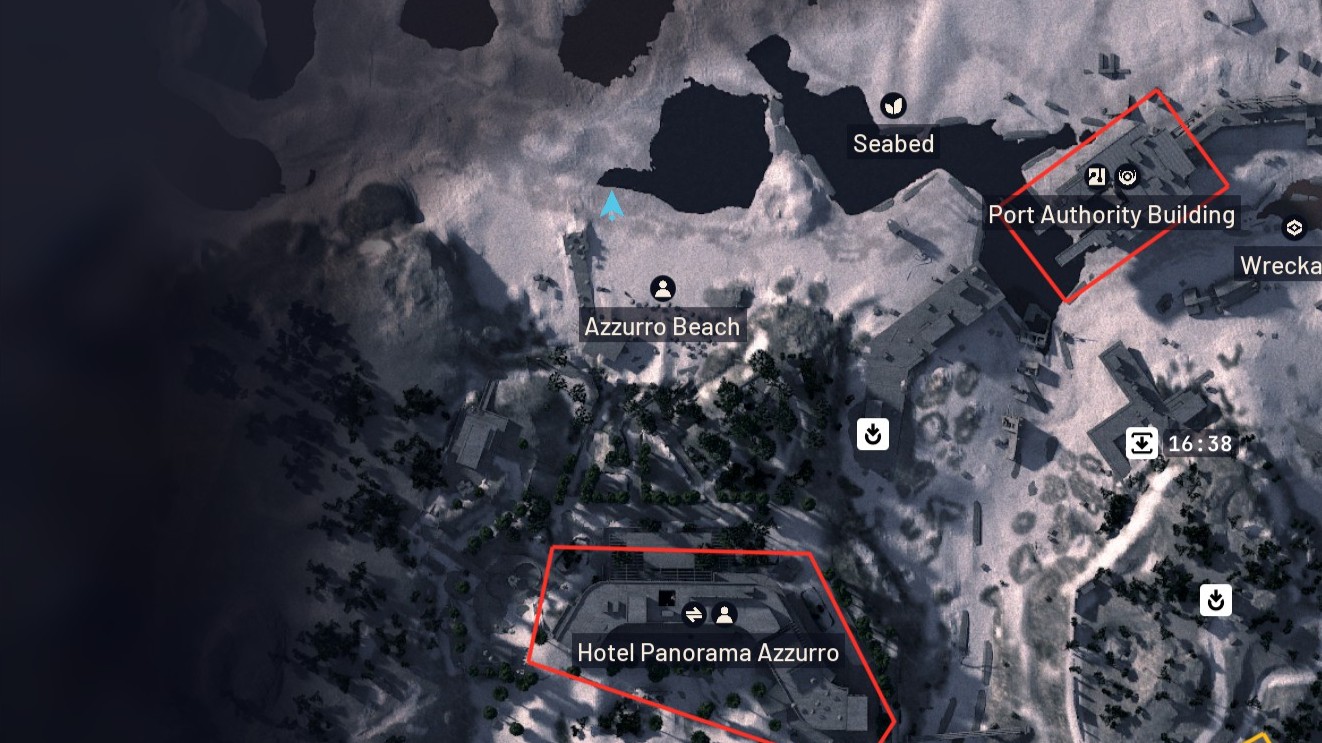The width and height of the screenshot is (1322, 743).
Task: Click the diamond marker above the Wreckage label
Action: coord(1294,228)
